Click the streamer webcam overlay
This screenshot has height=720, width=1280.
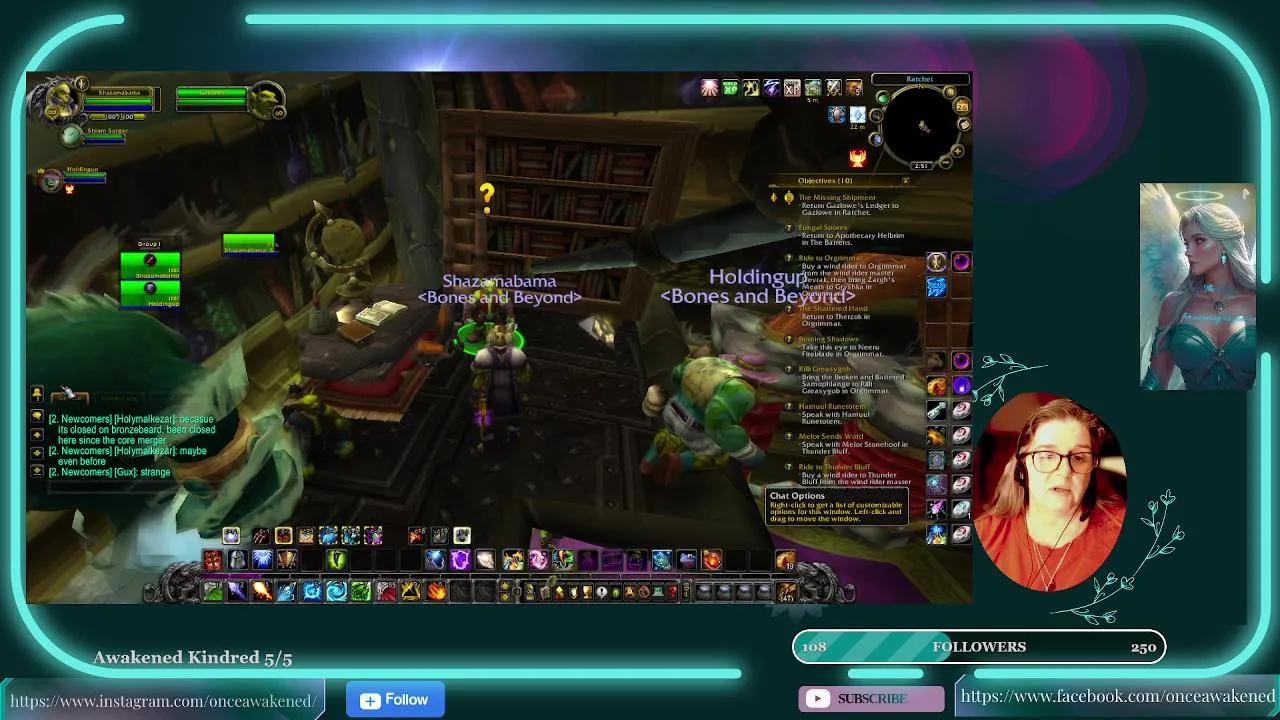(1048, 488)
